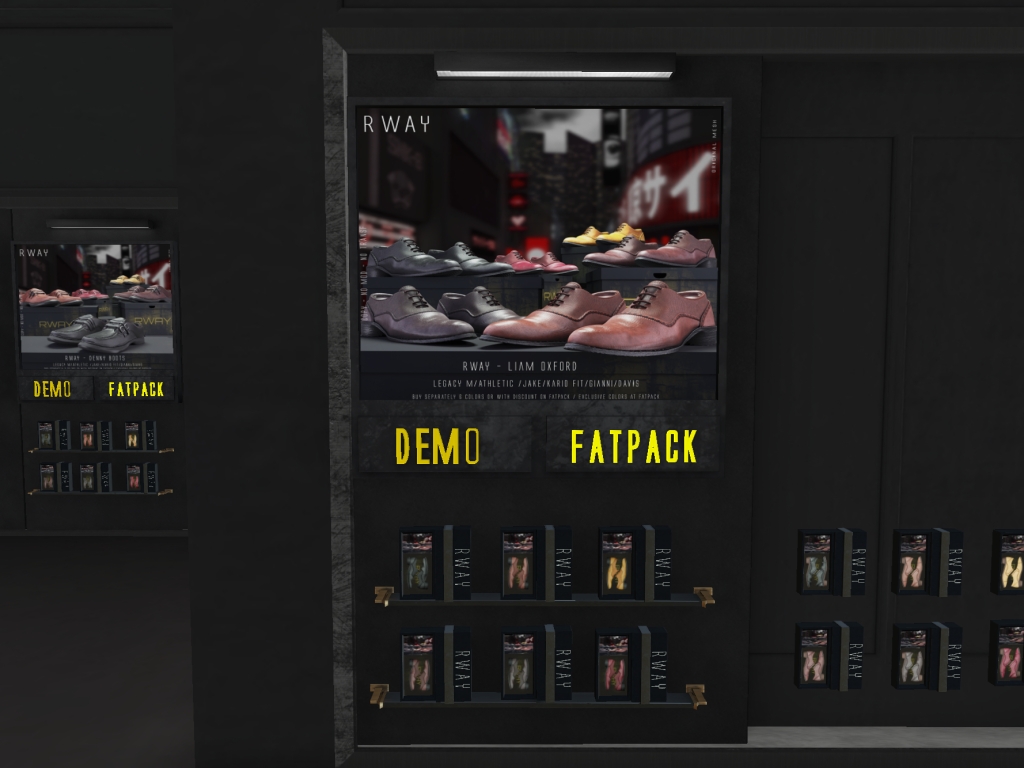The image size is (1024, 768).
Task: Open the Liam Oxford shoe poster
Action: coord(539,250)
